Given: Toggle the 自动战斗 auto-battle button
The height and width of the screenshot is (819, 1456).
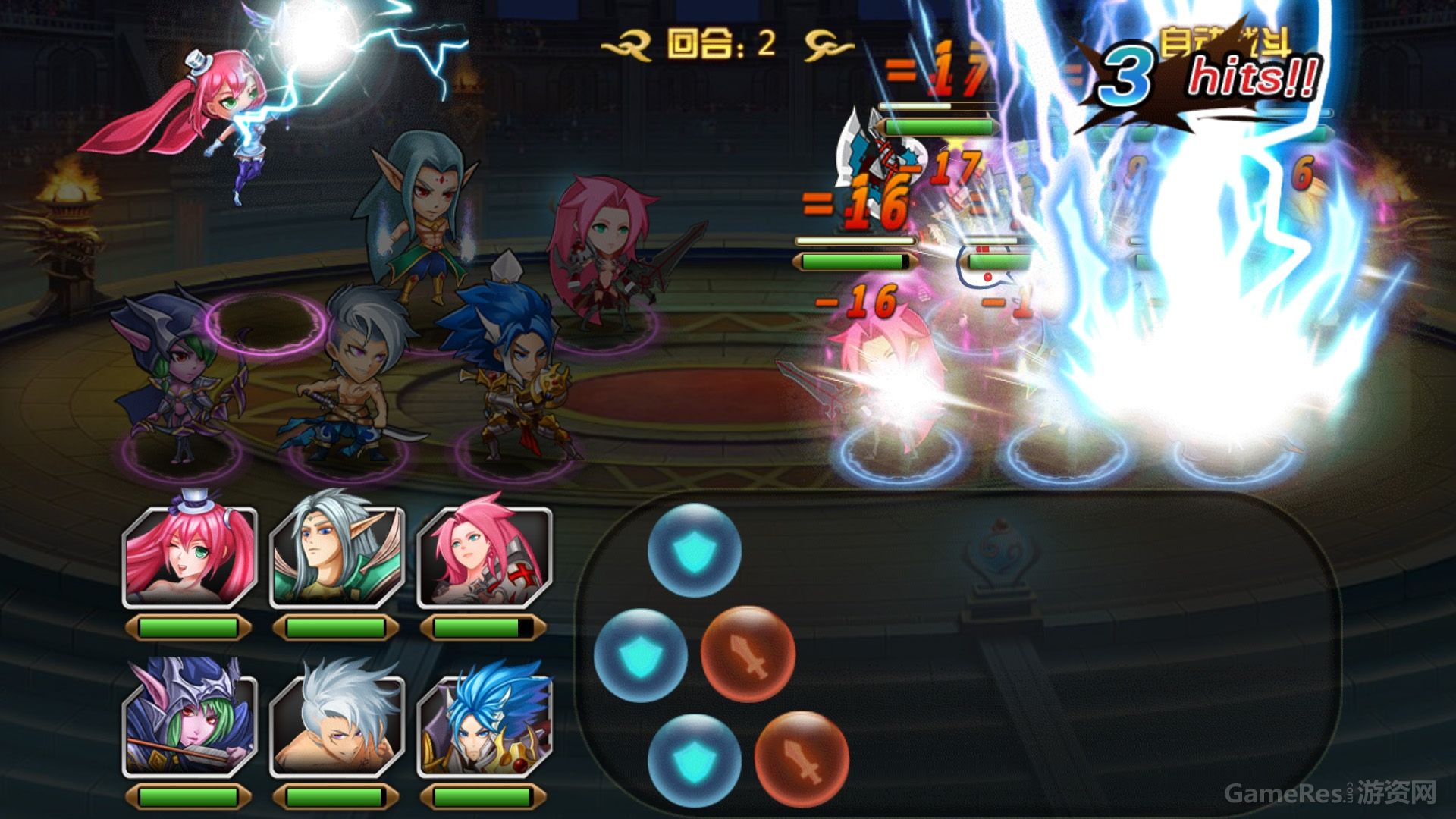Looking at the screenshot, I should click(x=1224, y=42).
